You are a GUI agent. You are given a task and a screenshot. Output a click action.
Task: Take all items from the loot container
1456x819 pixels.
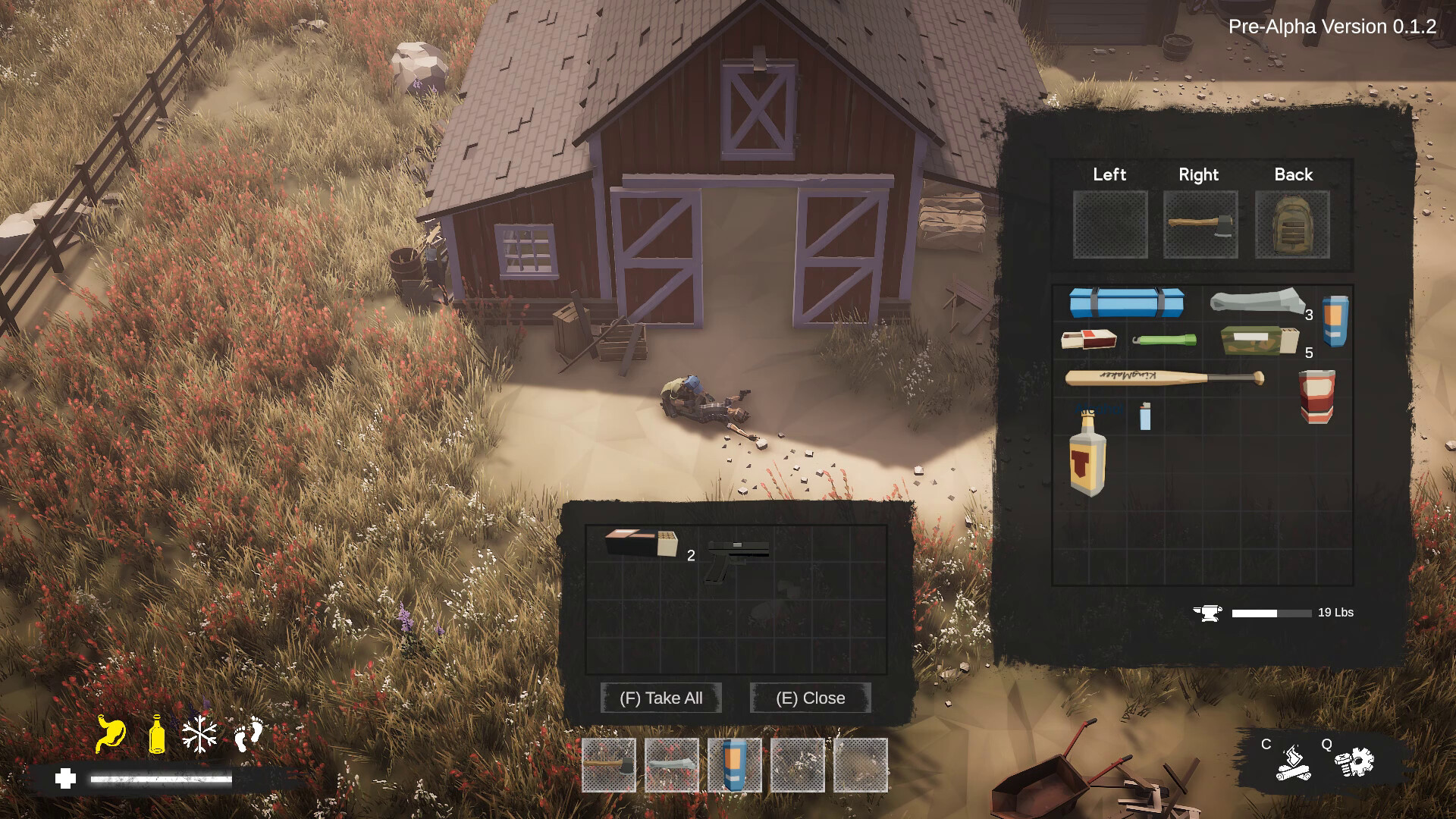coord(661,698)
